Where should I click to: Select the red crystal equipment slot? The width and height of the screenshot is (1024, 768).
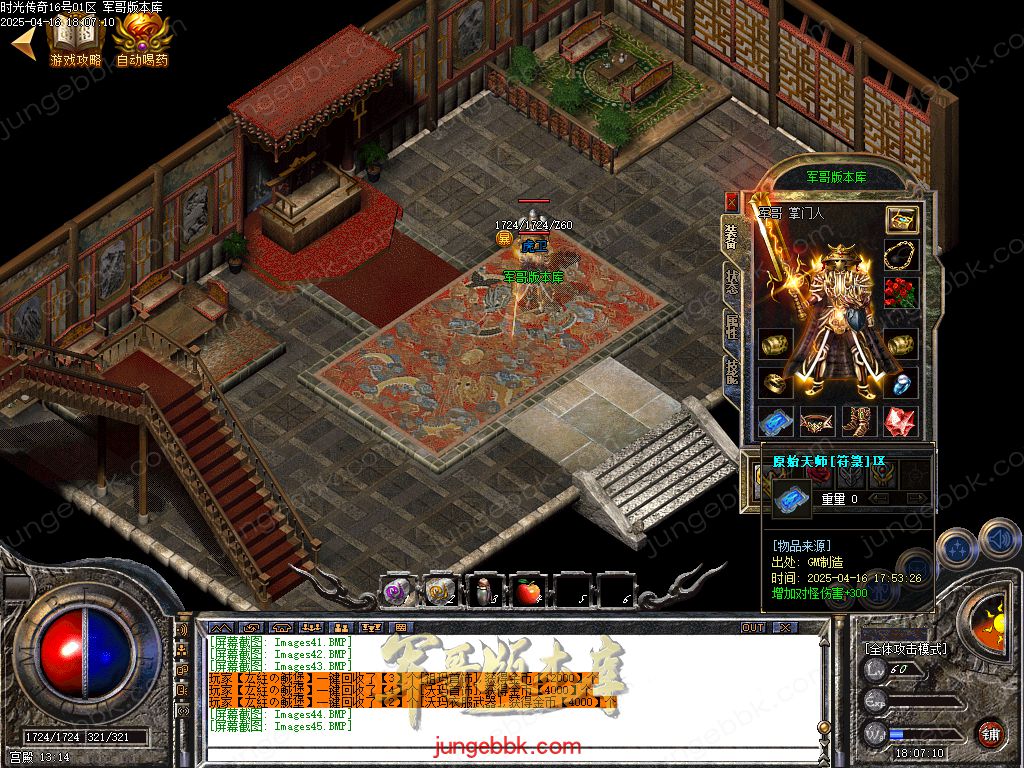coord(901,421)
